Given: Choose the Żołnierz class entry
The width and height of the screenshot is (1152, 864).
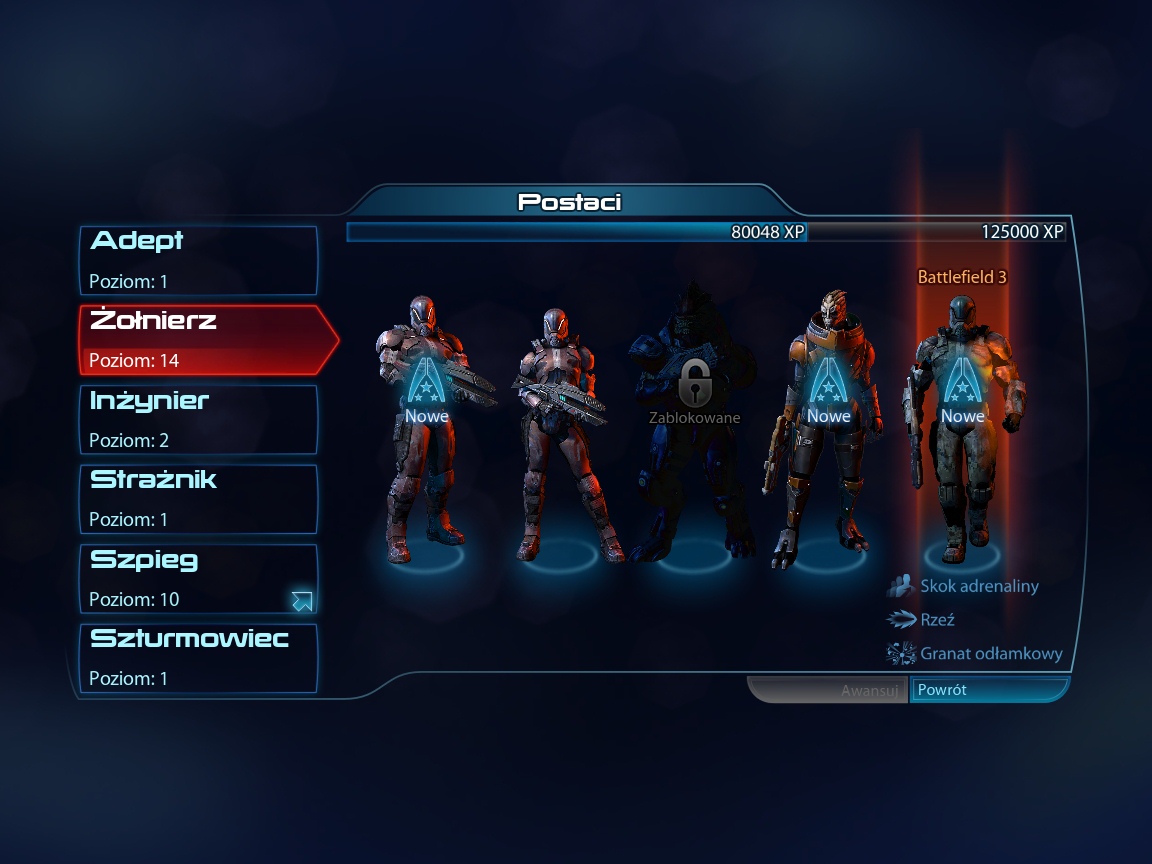Looking at the screenshot, I should 200,340.
